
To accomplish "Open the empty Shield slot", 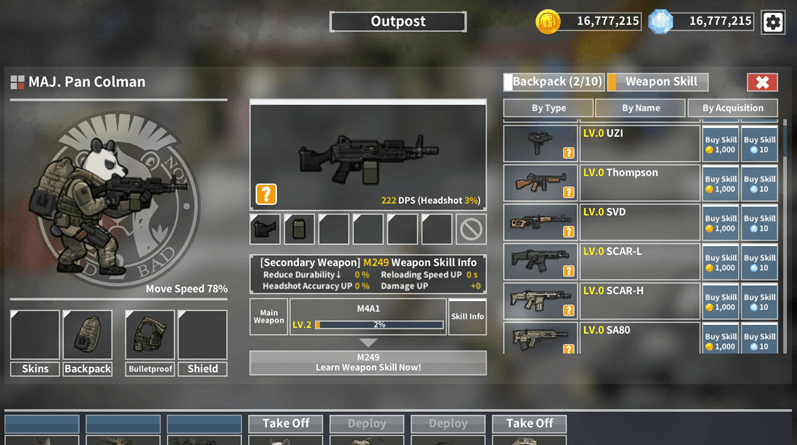I will point(202,336).
